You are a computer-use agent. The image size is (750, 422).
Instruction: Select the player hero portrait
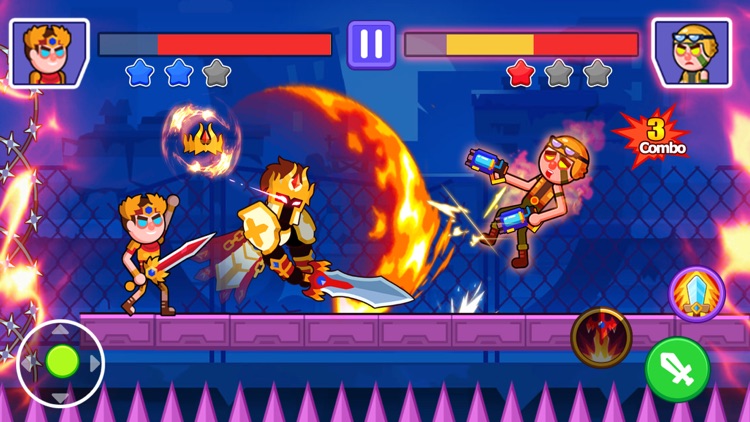[48, 52]
